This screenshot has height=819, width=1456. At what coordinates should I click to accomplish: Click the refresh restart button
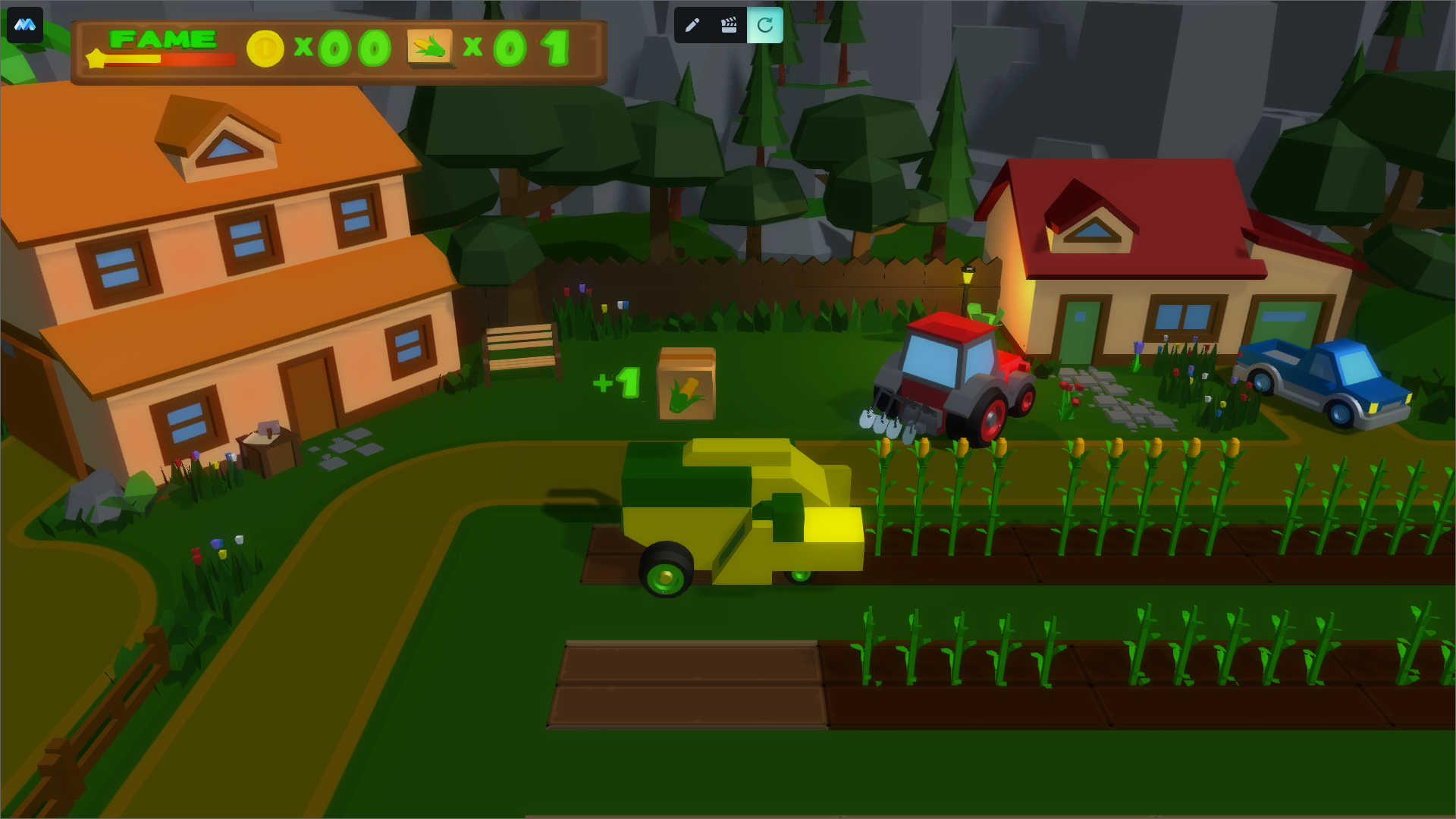point(765,25)
